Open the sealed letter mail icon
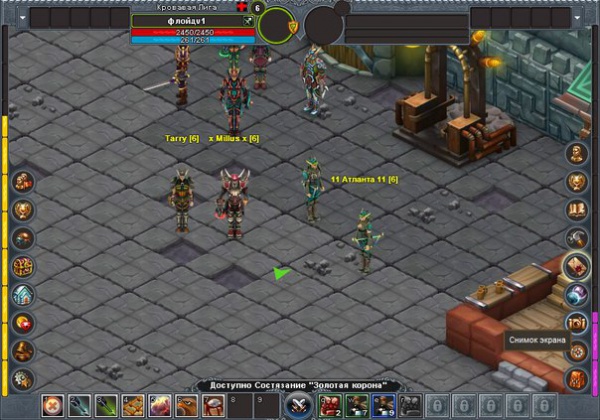 pos(577,266)
